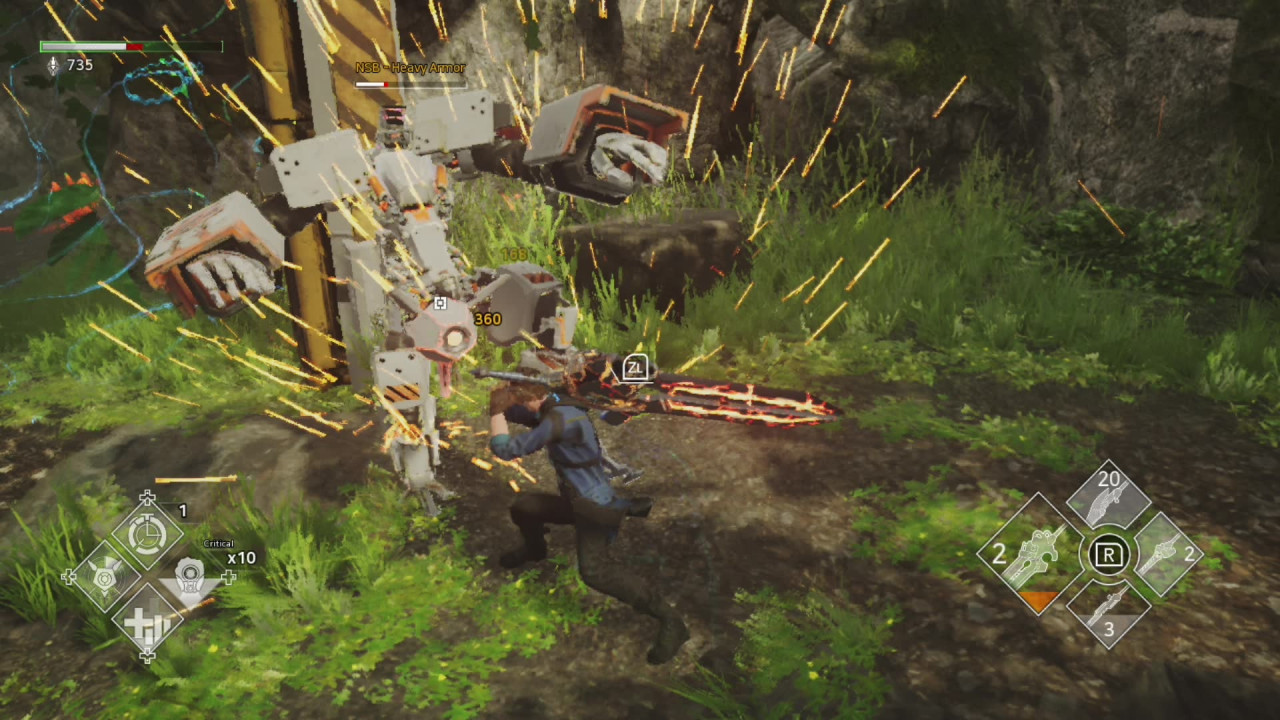Select the top weapon slot showing 20
The width and height of the screenshot is (1280, 720).
tap(1106, 498)
